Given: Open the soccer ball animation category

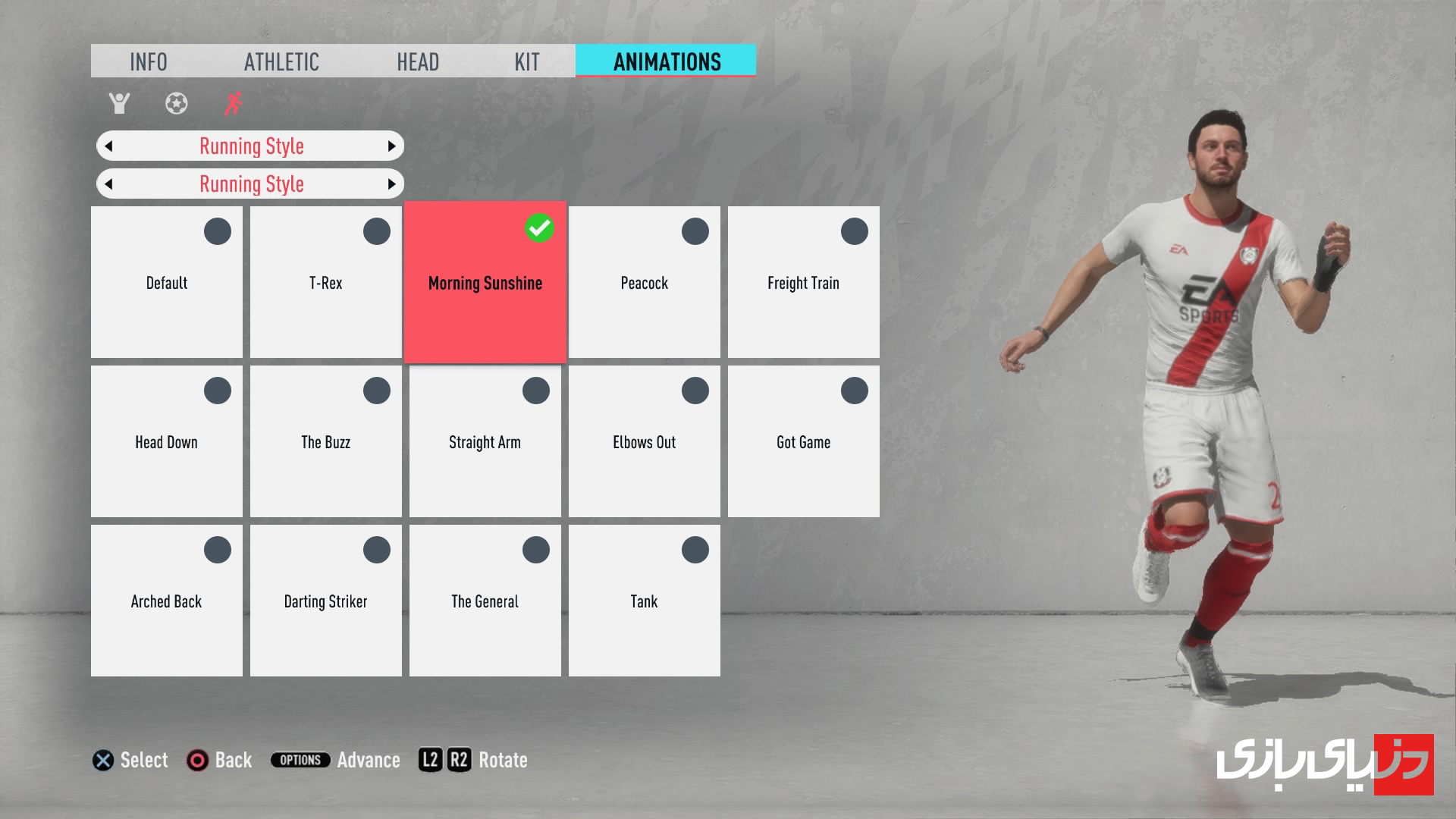Looking at the screenshot, I should point(177,104).
